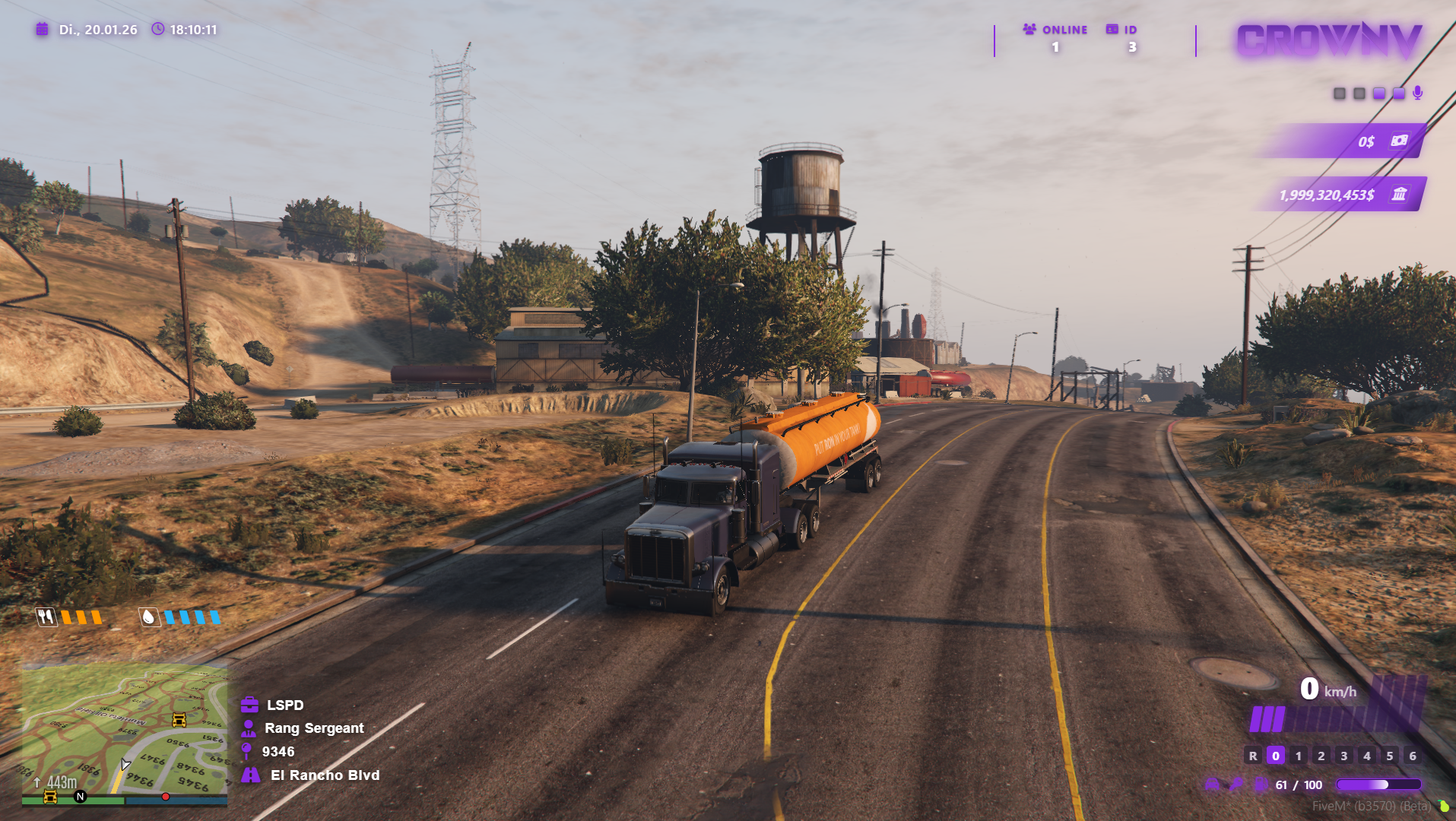Image resolution: width=1456 pixels, height=821 pixels.
Task: Mute the voice chat microphone icon
Action: pos(1416,94)
